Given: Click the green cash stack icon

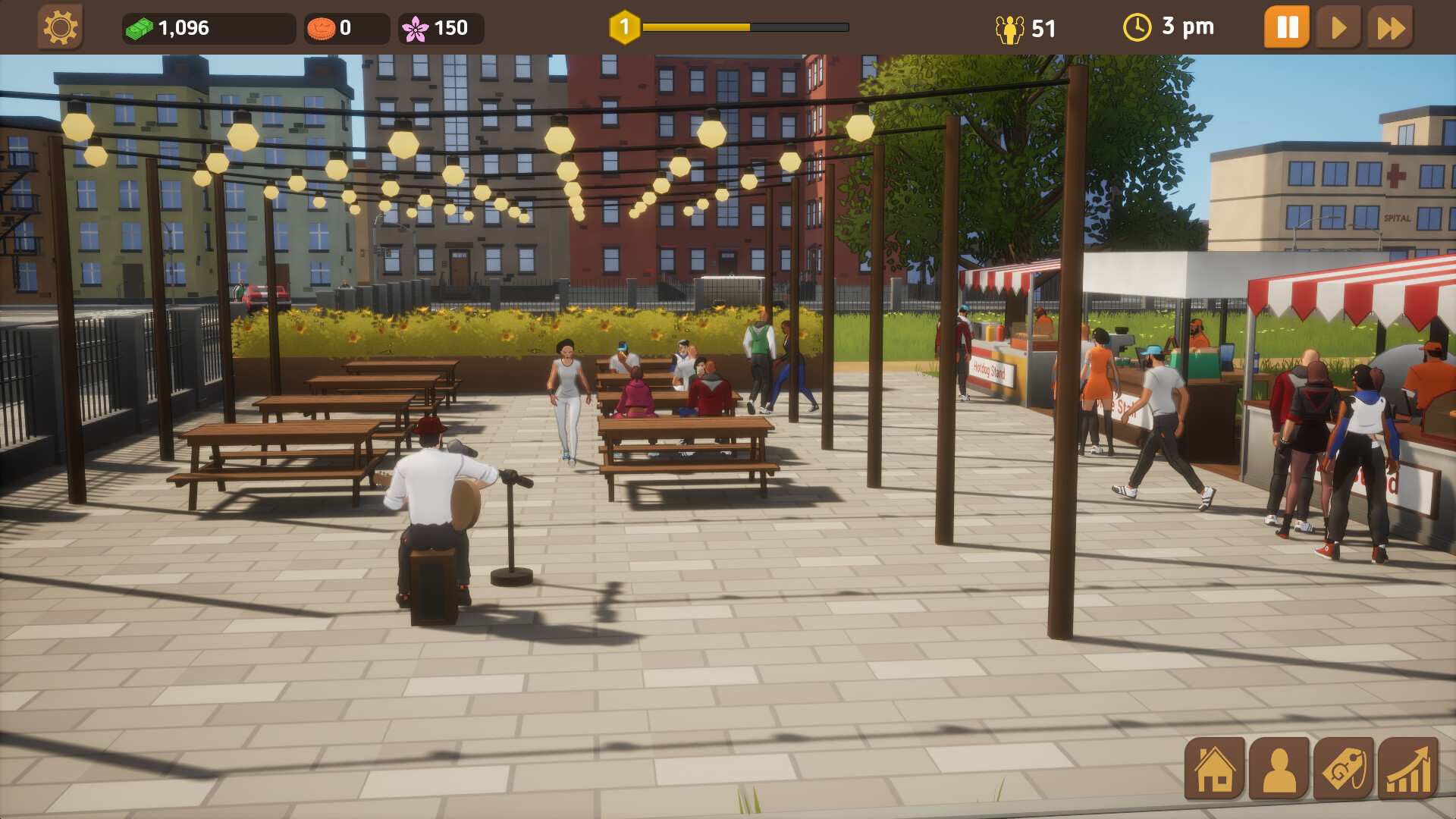Looking at the screenshot, I should tap(140, 27).
